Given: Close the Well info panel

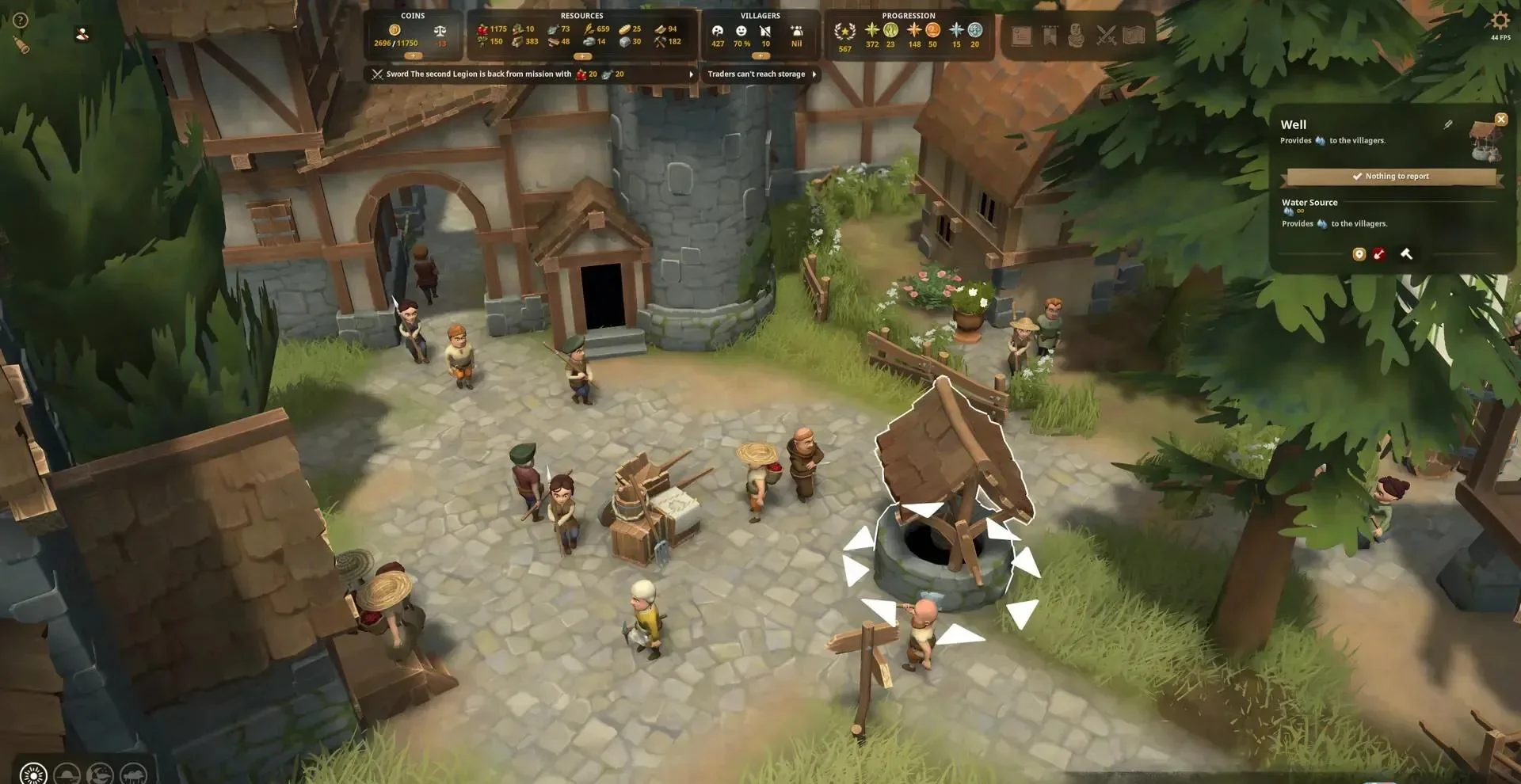Looking at the screenshot, I should [1500, 120].
